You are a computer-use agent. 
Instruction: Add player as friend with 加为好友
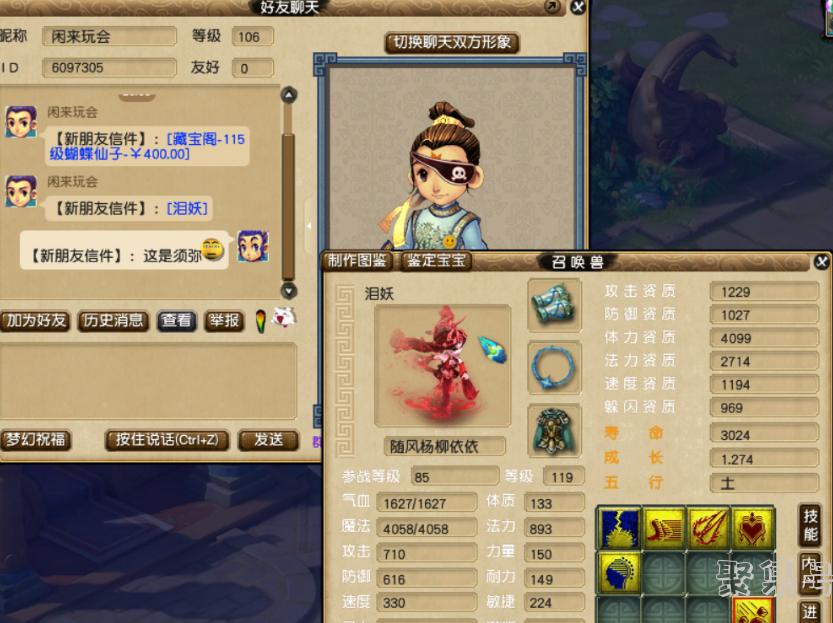coord(35,321)
